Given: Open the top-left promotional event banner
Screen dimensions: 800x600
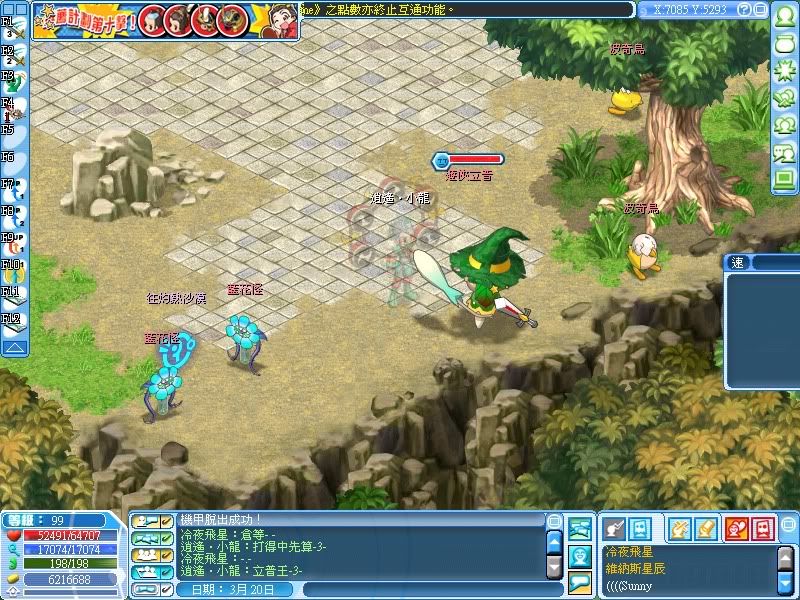Looking at the screenshot, I should click(165, 20).
